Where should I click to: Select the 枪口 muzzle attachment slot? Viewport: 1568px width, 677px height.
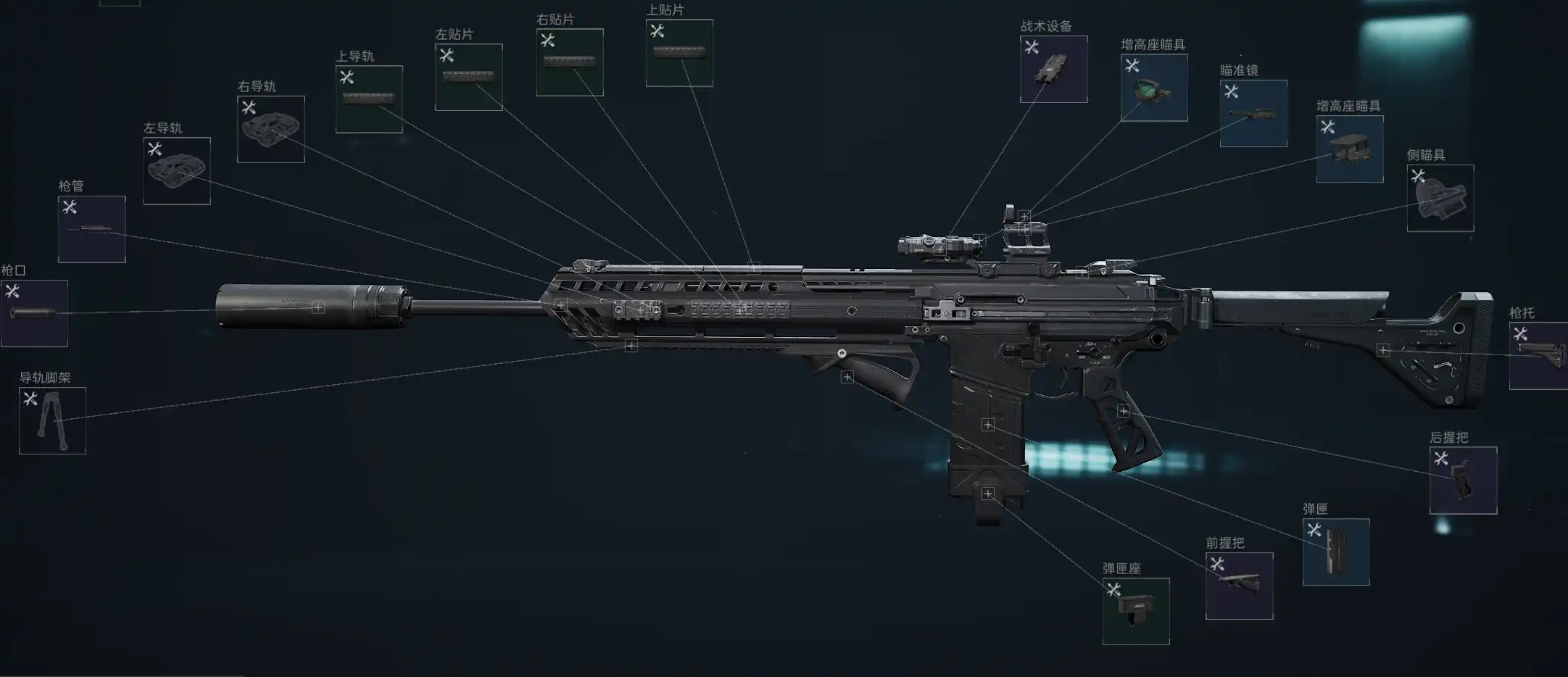[34, 313]
